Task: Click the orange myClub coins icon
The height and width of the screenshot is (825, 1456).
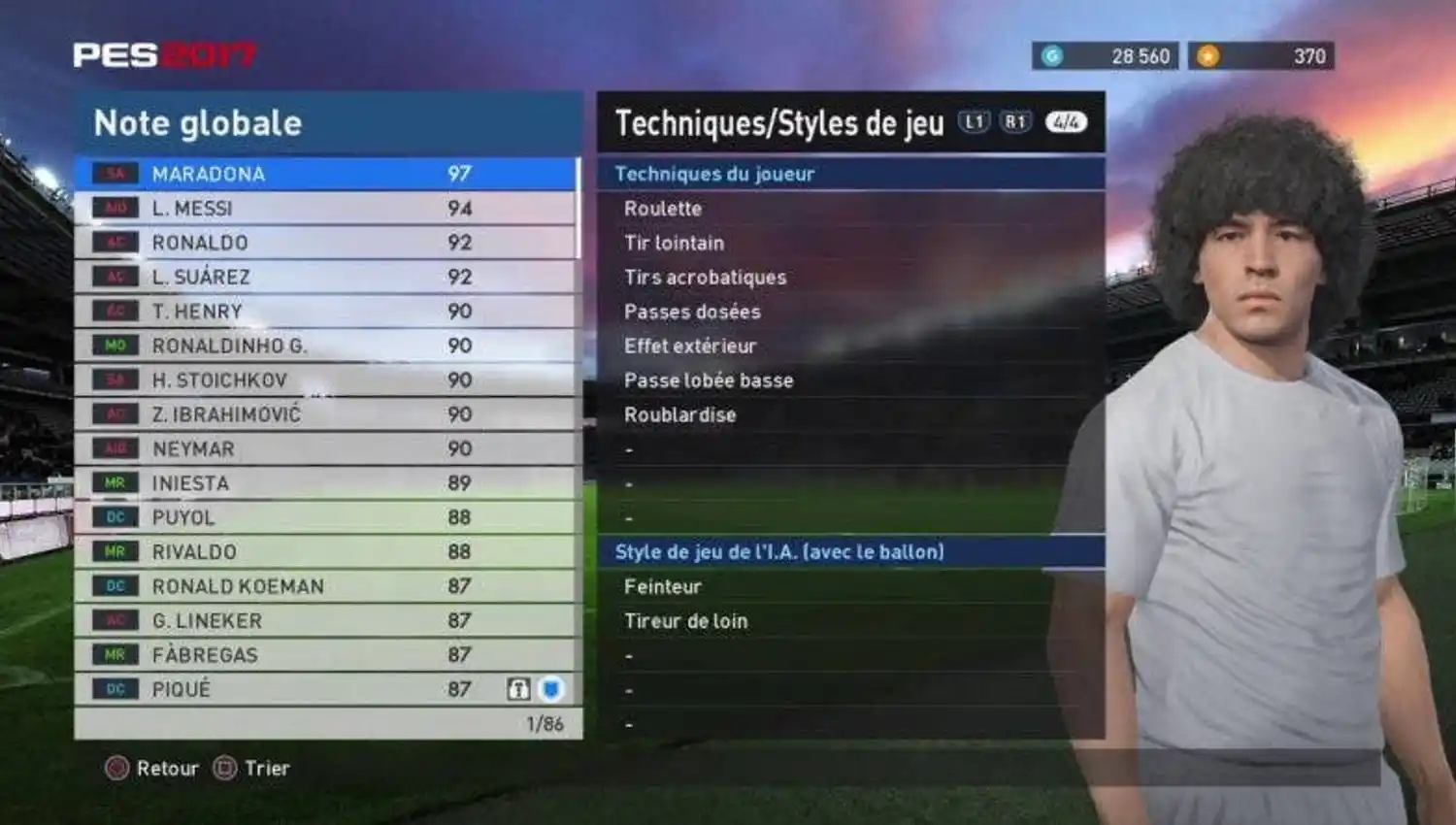Action: point(1208,55)
